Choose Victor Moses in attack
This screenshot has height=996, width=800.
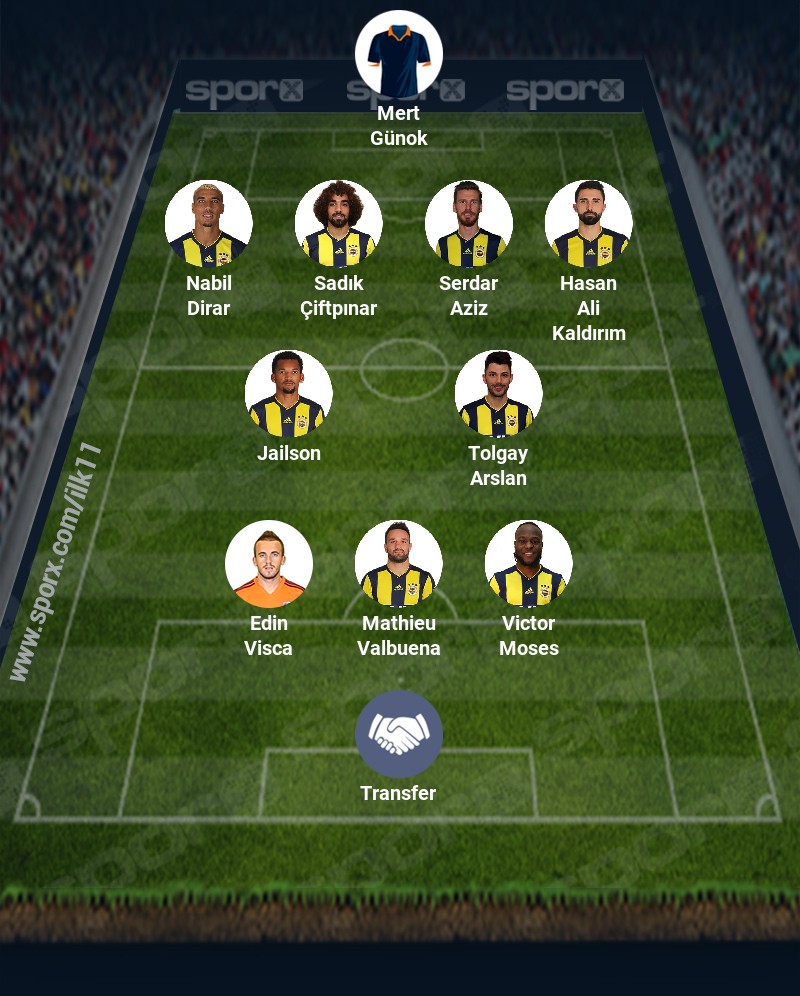pos(529,564)
